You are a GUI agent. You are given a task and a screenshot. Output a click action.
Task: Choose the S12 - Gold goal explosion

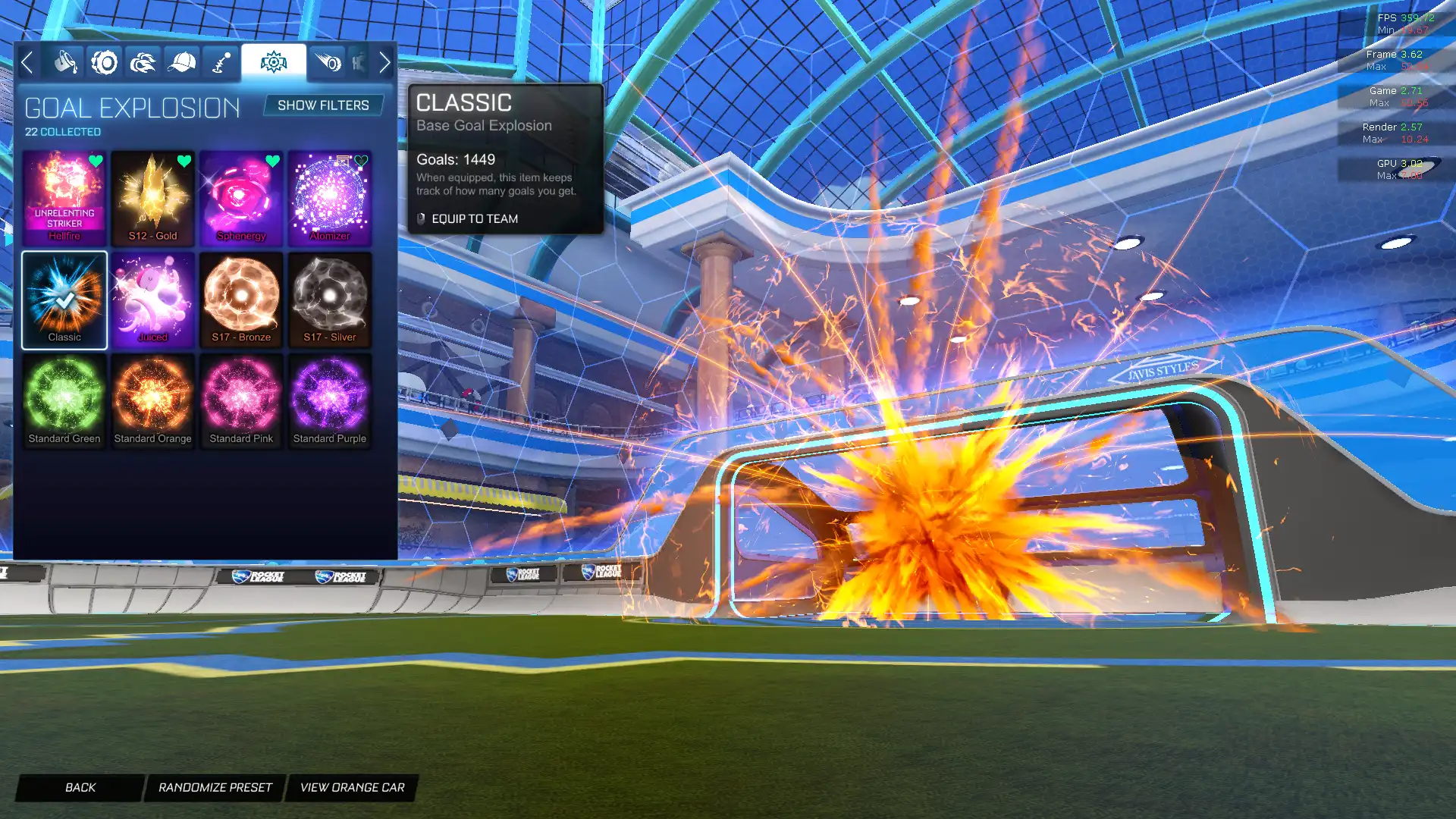[152, 197]
